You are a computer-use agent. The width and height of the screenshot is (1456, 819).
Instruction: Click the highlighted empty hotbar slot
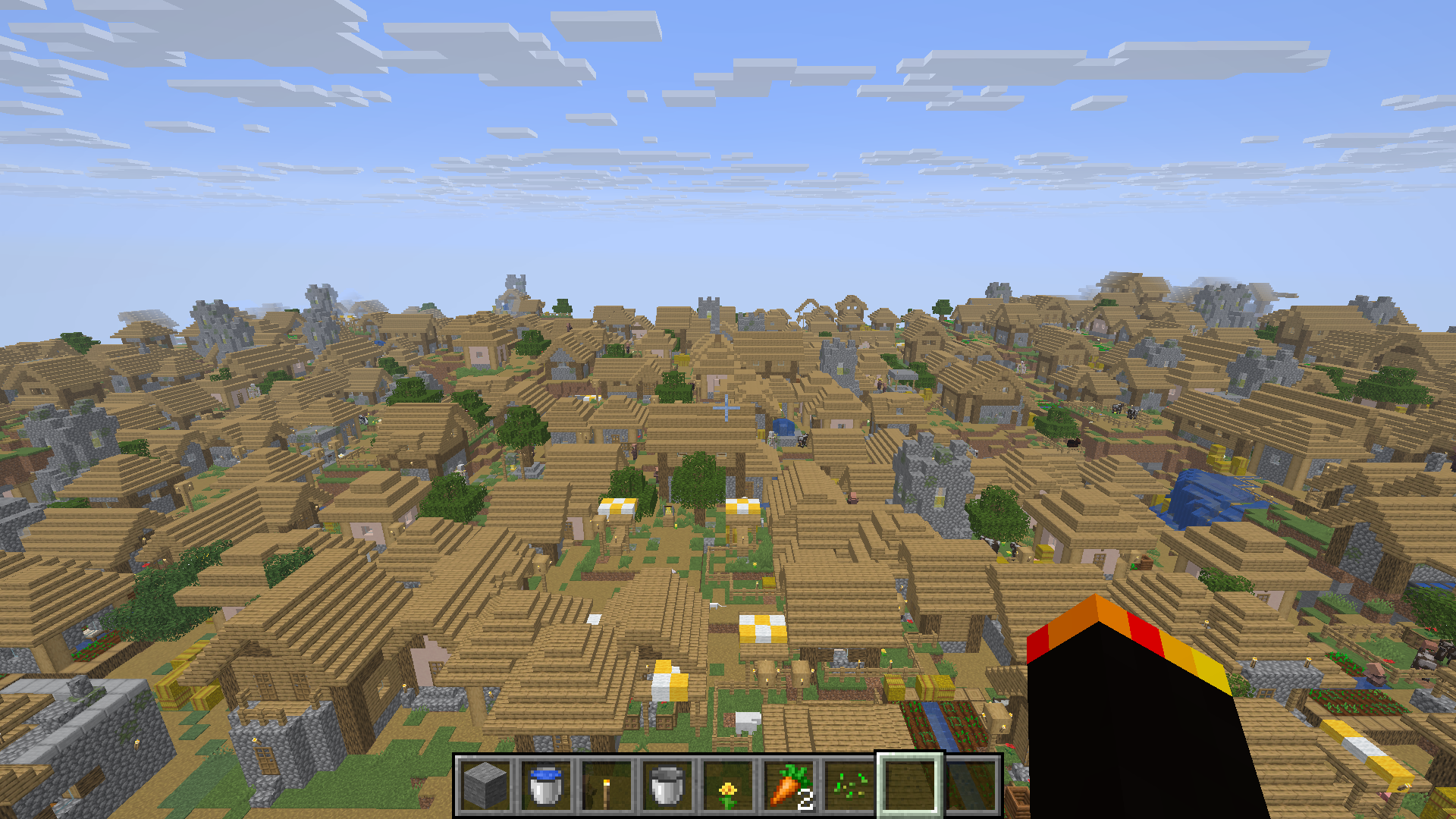click(x=910, y=787)
